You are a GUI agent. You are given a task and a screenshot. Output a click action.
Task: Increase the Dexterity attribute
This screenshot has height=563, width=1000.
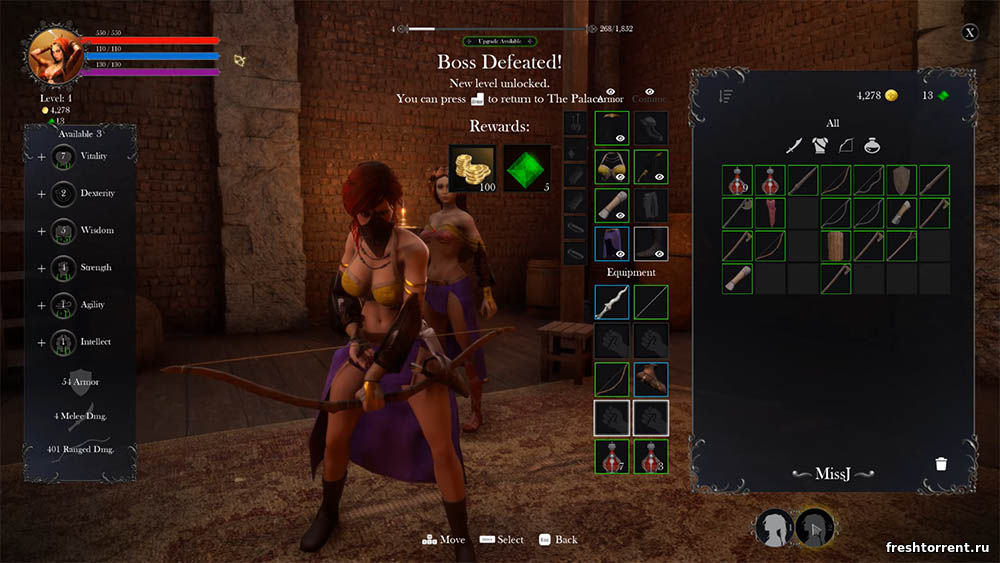(x=41, y=194)
